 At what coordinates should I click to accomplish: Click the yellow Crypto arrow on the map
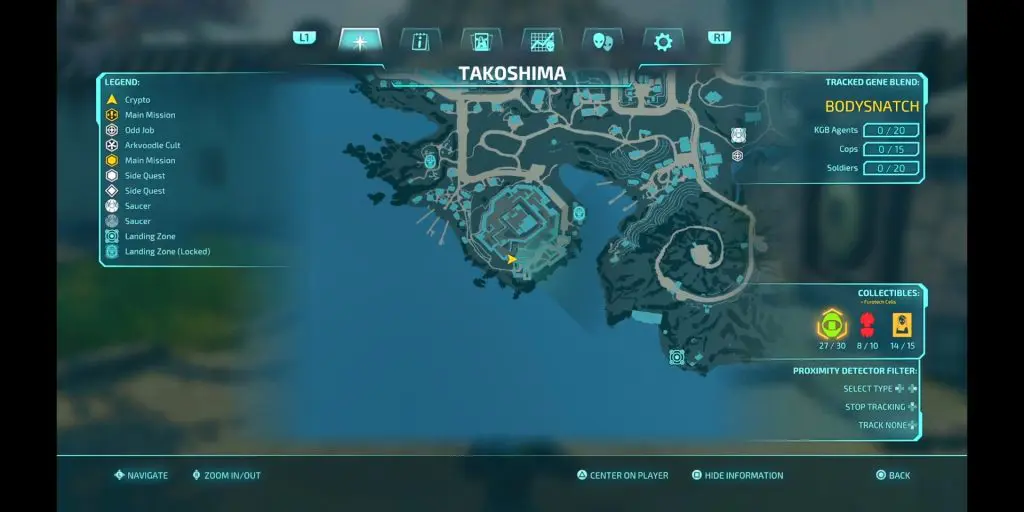point(512,259)
